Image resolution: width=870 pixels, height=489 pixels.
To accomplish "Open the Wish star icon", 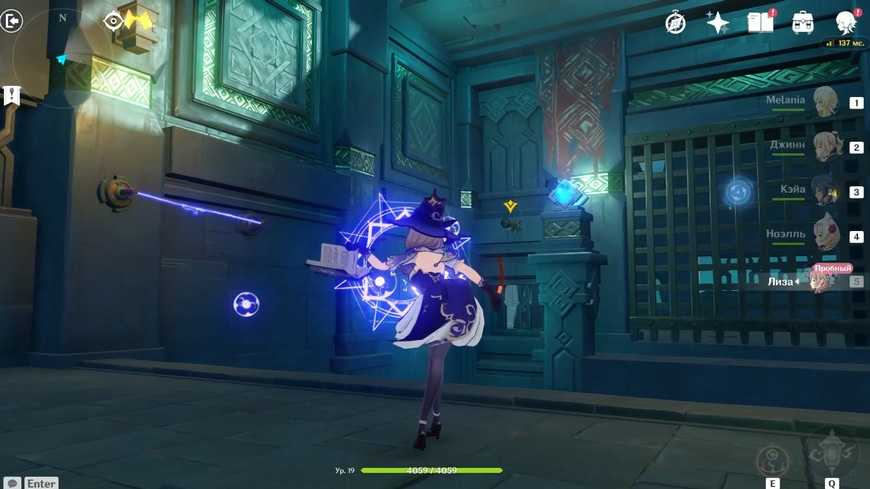I will point(717,23).
